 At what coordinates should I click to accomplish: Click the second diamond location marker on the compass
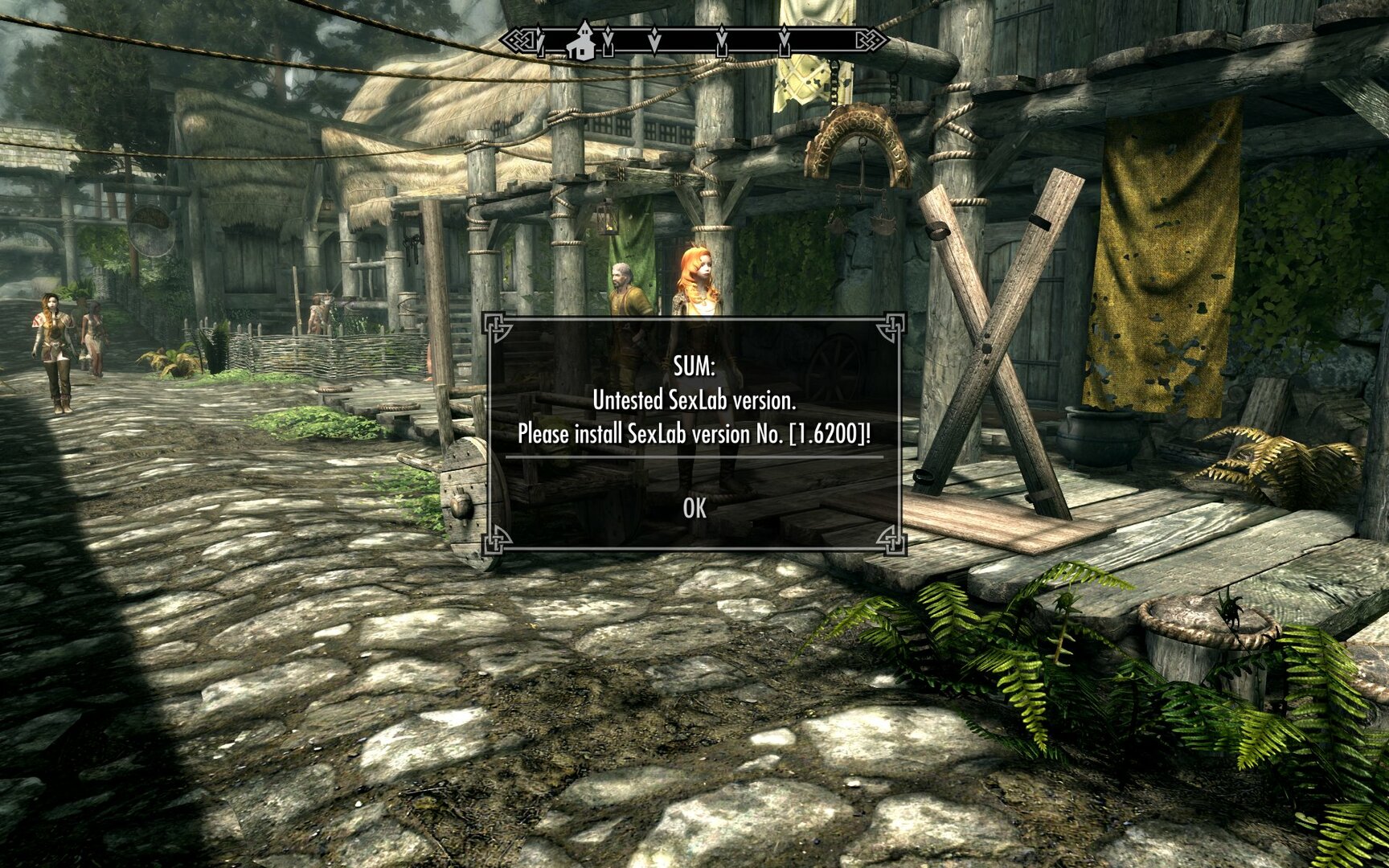(654, 40)
